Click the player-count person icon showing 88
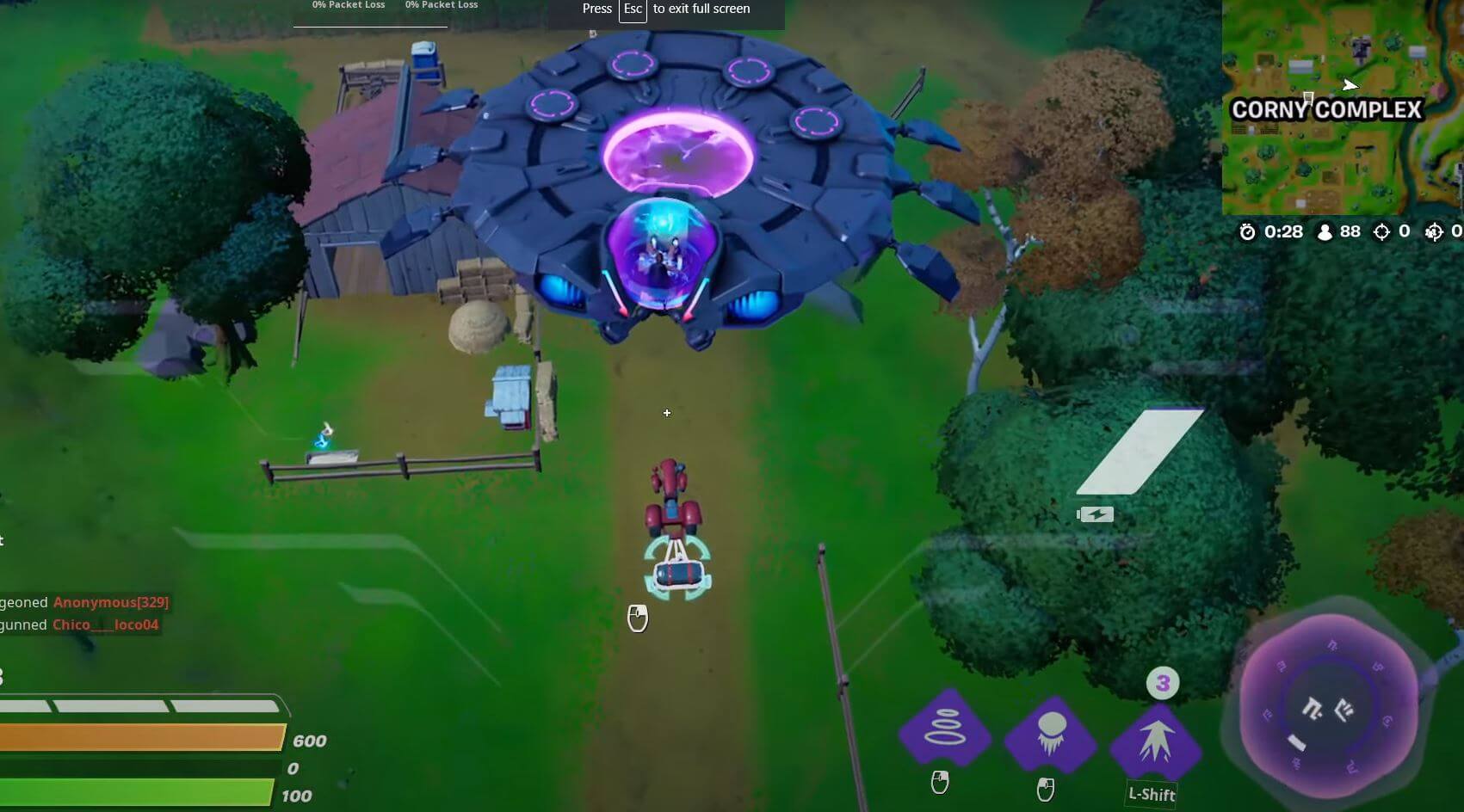Screen dimensions: 1464x812 [x=1323, y=231]
